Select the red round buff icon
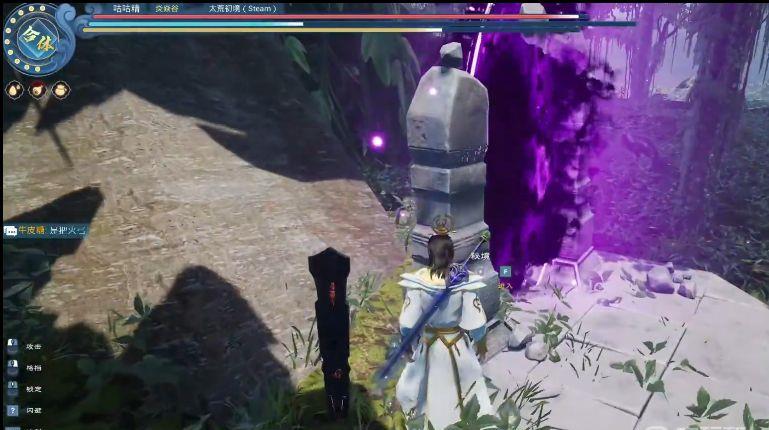Image resolution: width=769 pixels, height=430 pixels. (38, 90)
